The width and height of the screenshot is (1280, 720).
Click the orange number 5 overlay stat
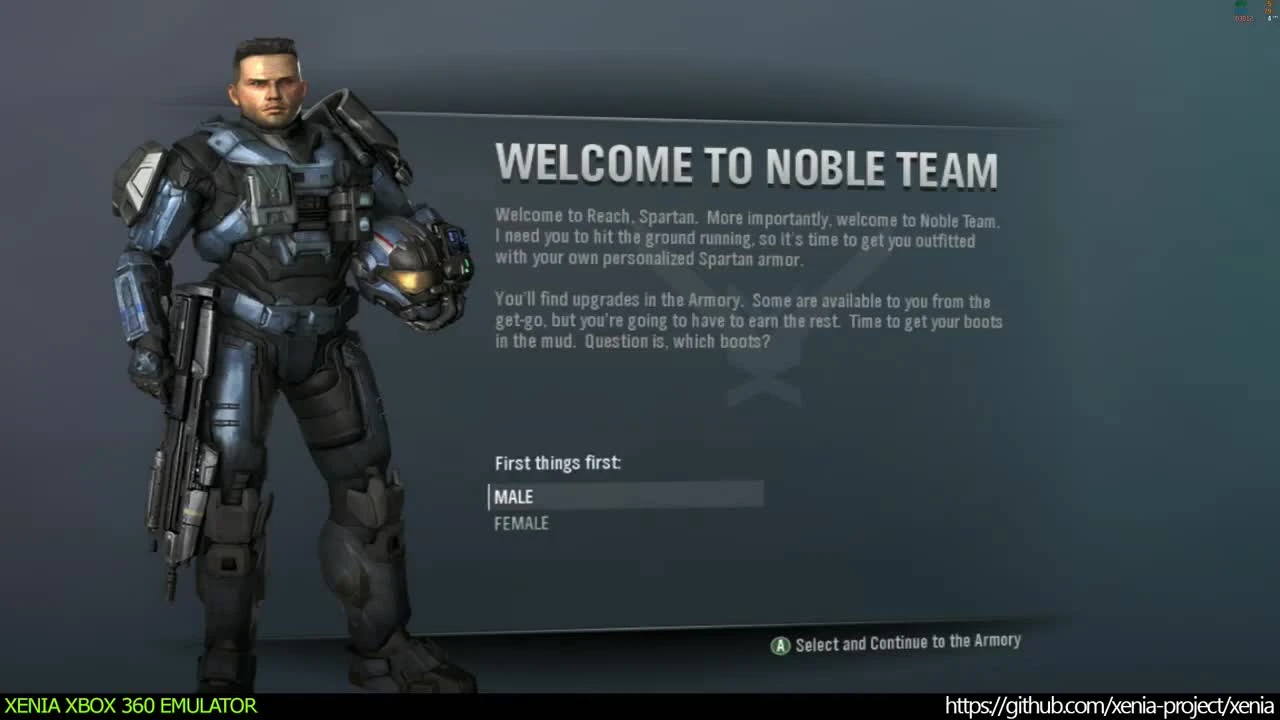pos(1269,4)
